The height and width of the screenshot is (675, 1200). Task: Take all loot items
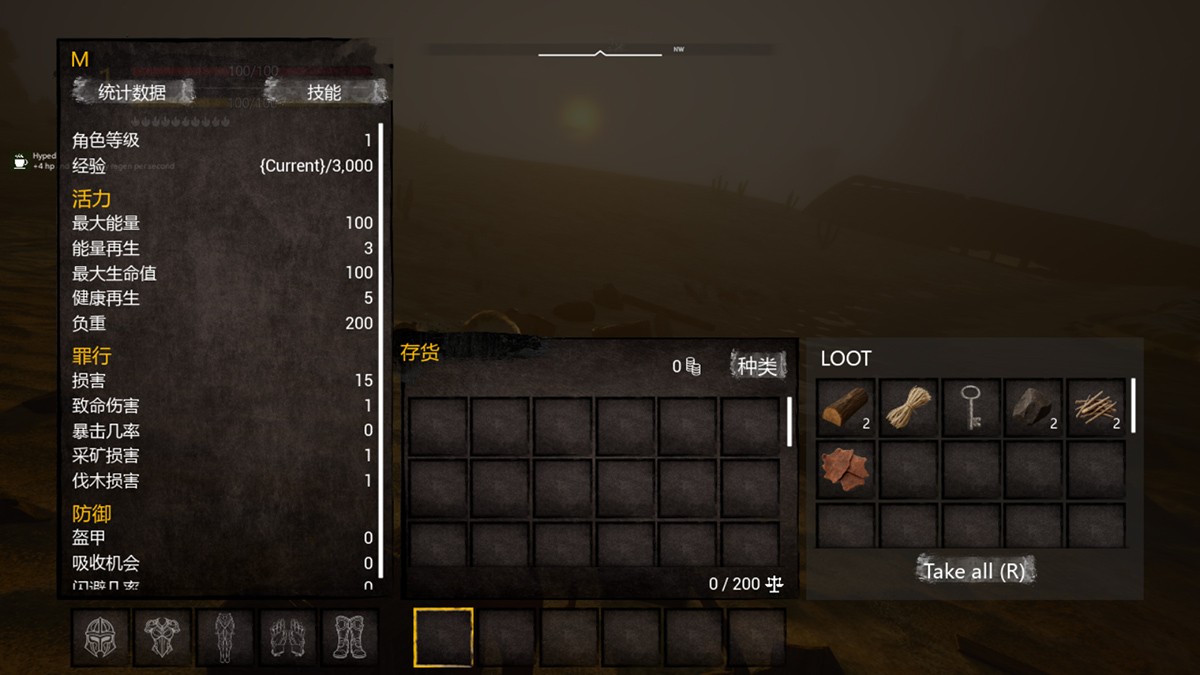point(974,571)
